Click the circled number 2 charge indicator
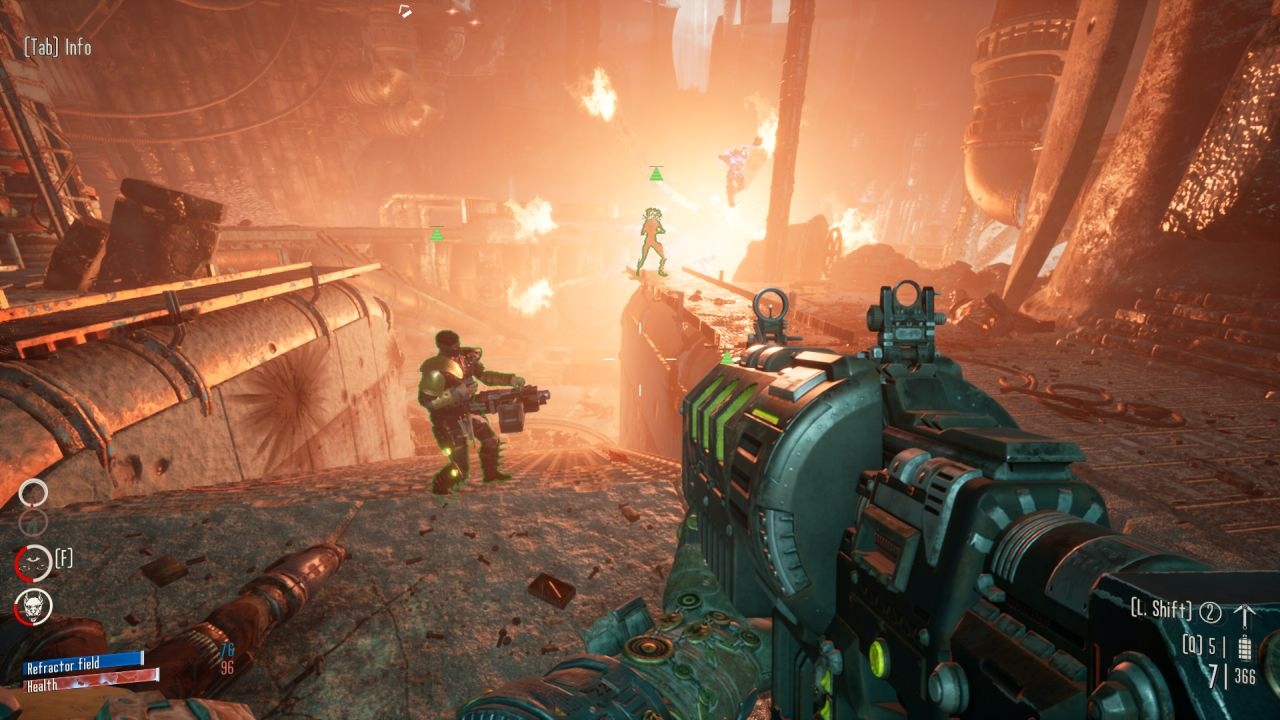 (x=1210, y=612)
